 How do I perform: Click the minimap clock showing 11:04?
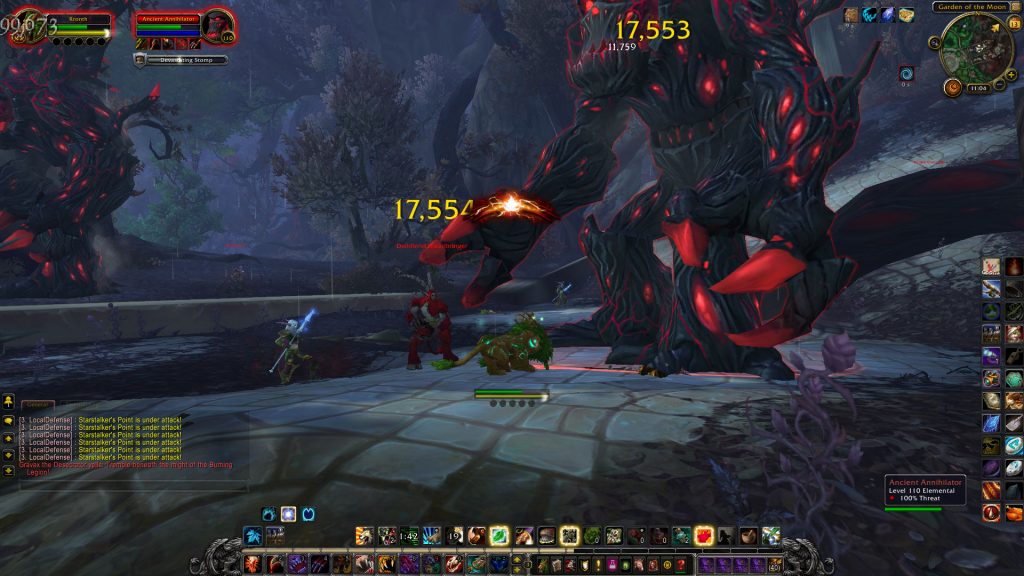click(x=979, y=88)
